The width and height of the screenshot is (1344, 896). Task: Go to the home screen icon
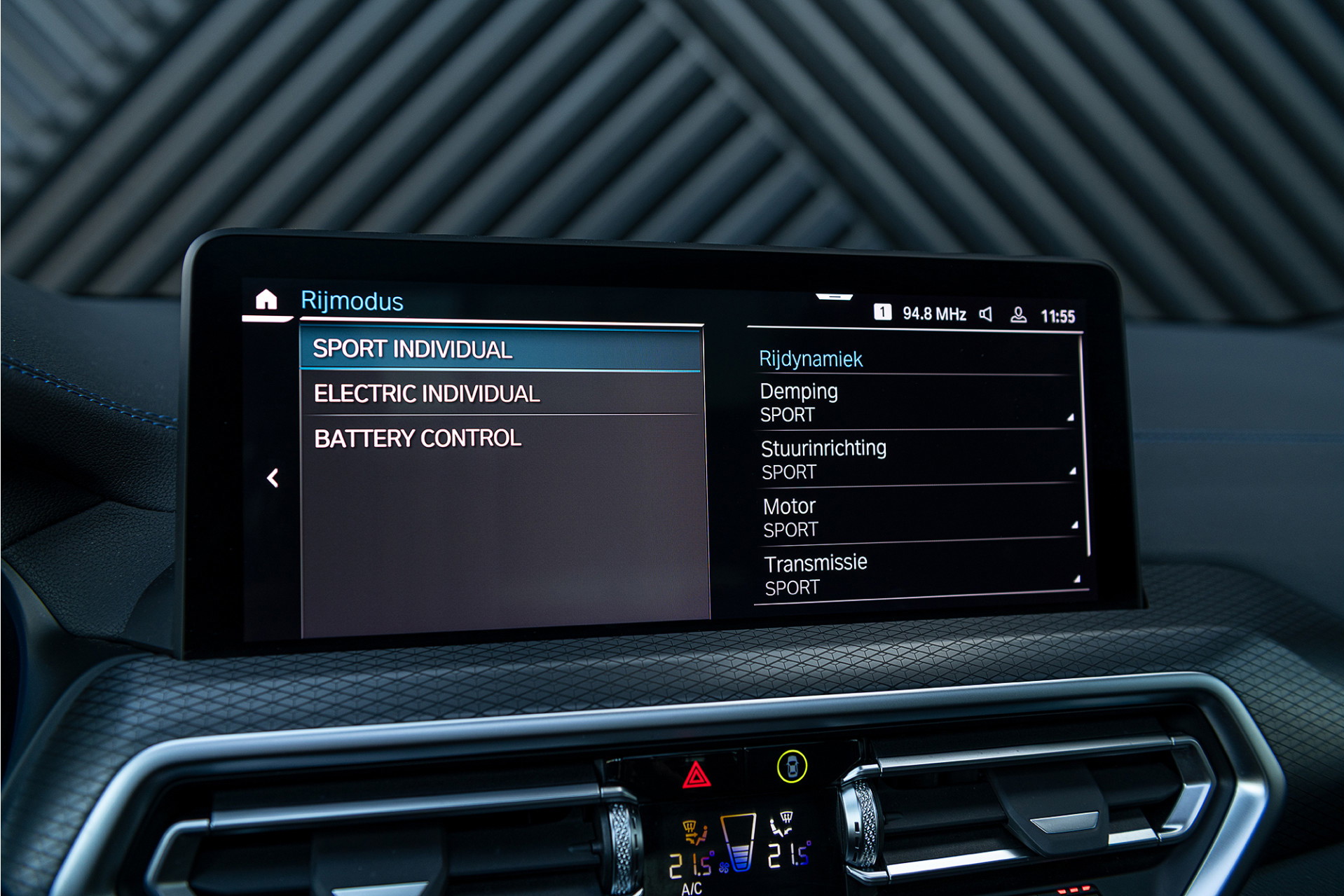(x=266, y=300)
